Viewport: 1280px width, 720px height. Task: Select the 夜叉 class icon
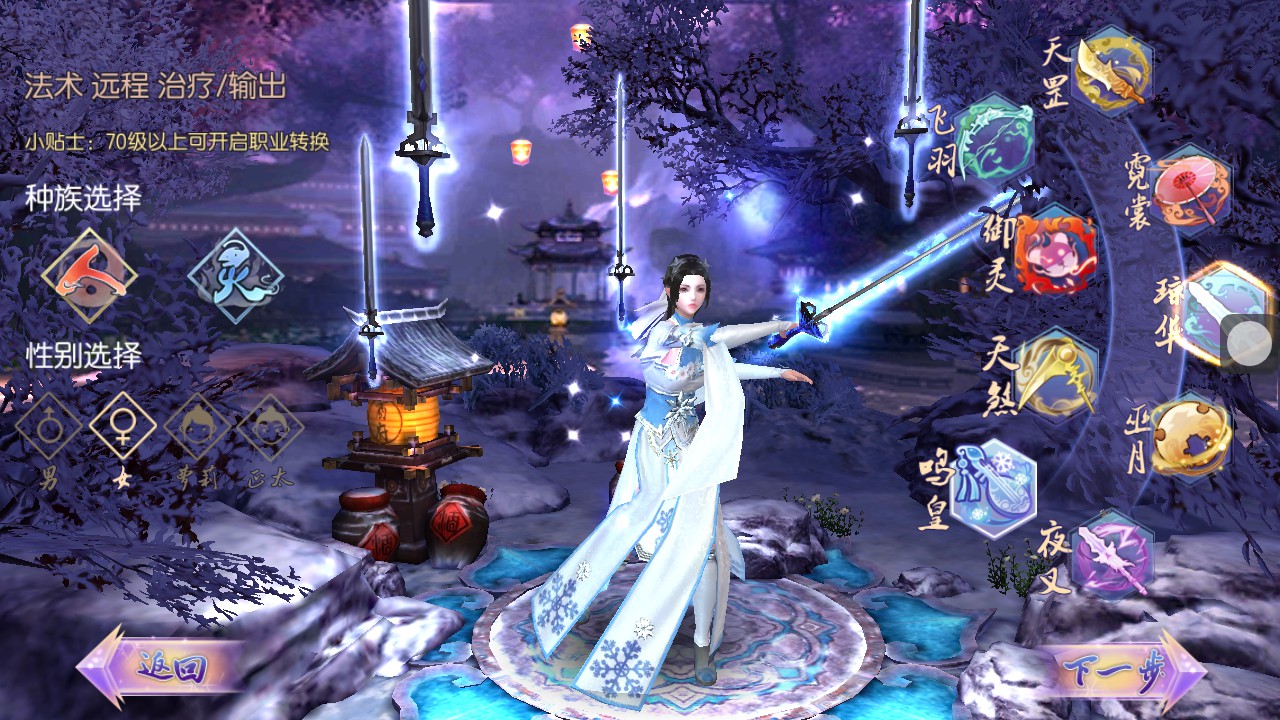(1112, 553)
